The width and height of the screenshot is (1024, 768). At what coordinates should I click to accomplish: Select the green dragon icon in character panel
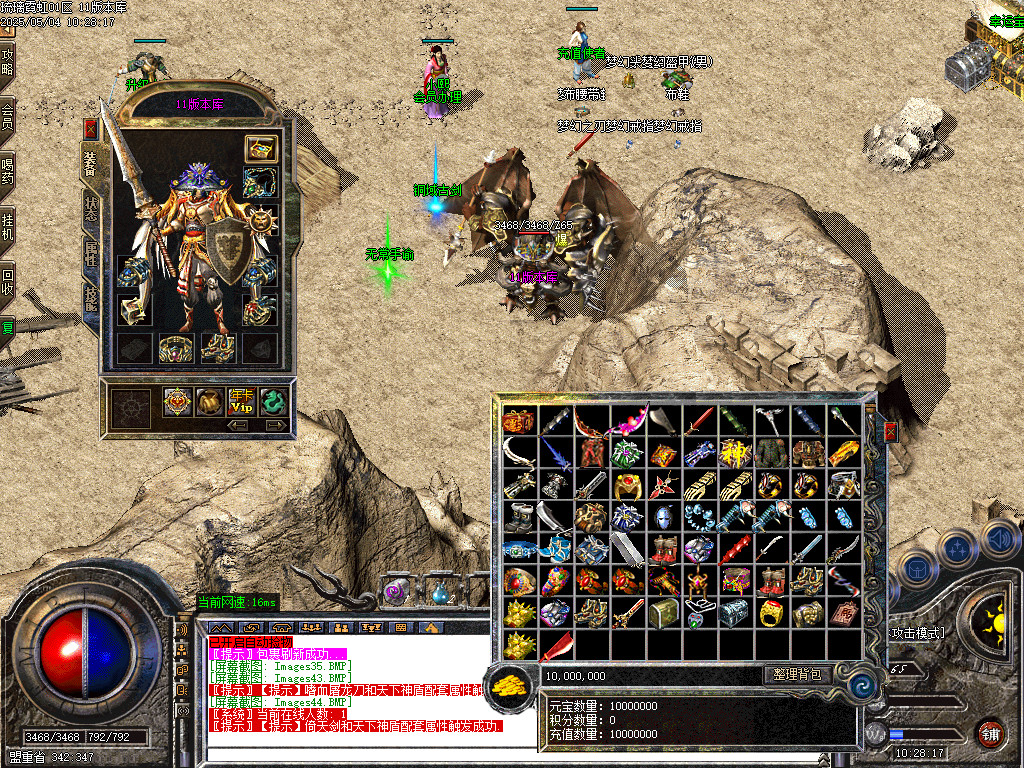[x=273, y=402]
